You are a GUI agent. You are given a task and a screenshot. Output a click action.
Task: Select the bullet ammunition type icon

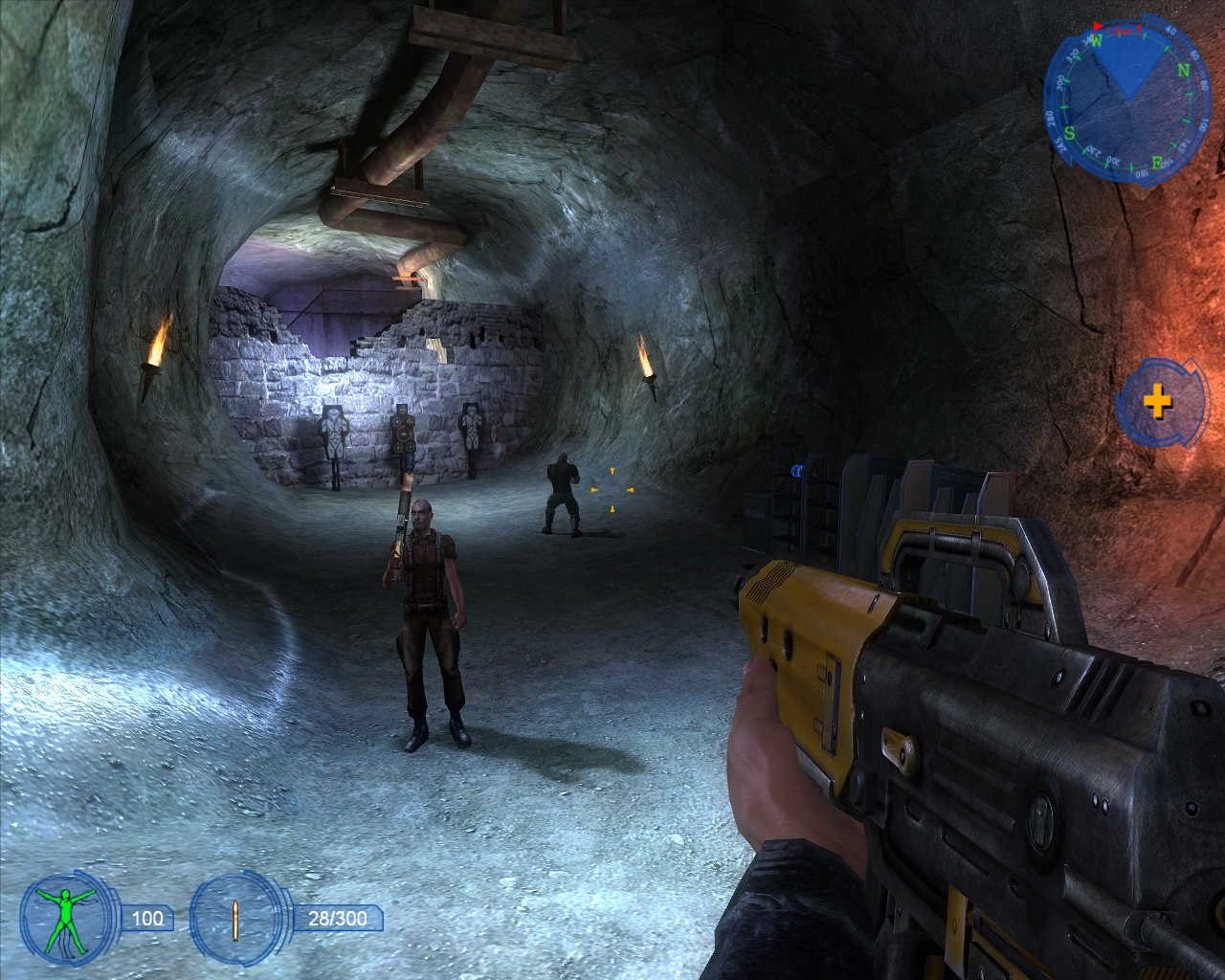pyautogui.click(x=236, y=919)
